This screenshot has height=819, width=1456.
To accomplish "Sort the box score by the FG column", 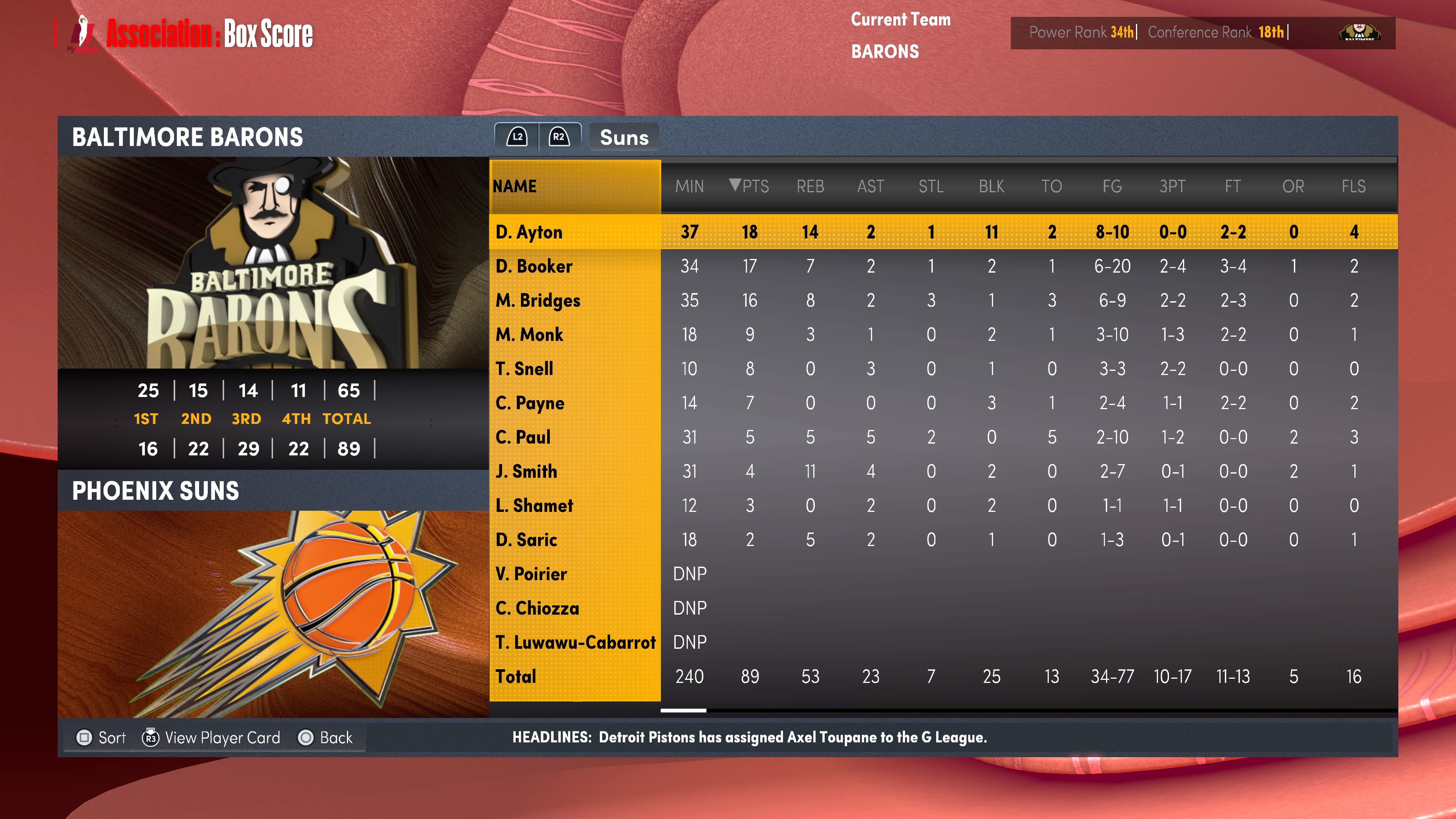I will coord(1112,186).
